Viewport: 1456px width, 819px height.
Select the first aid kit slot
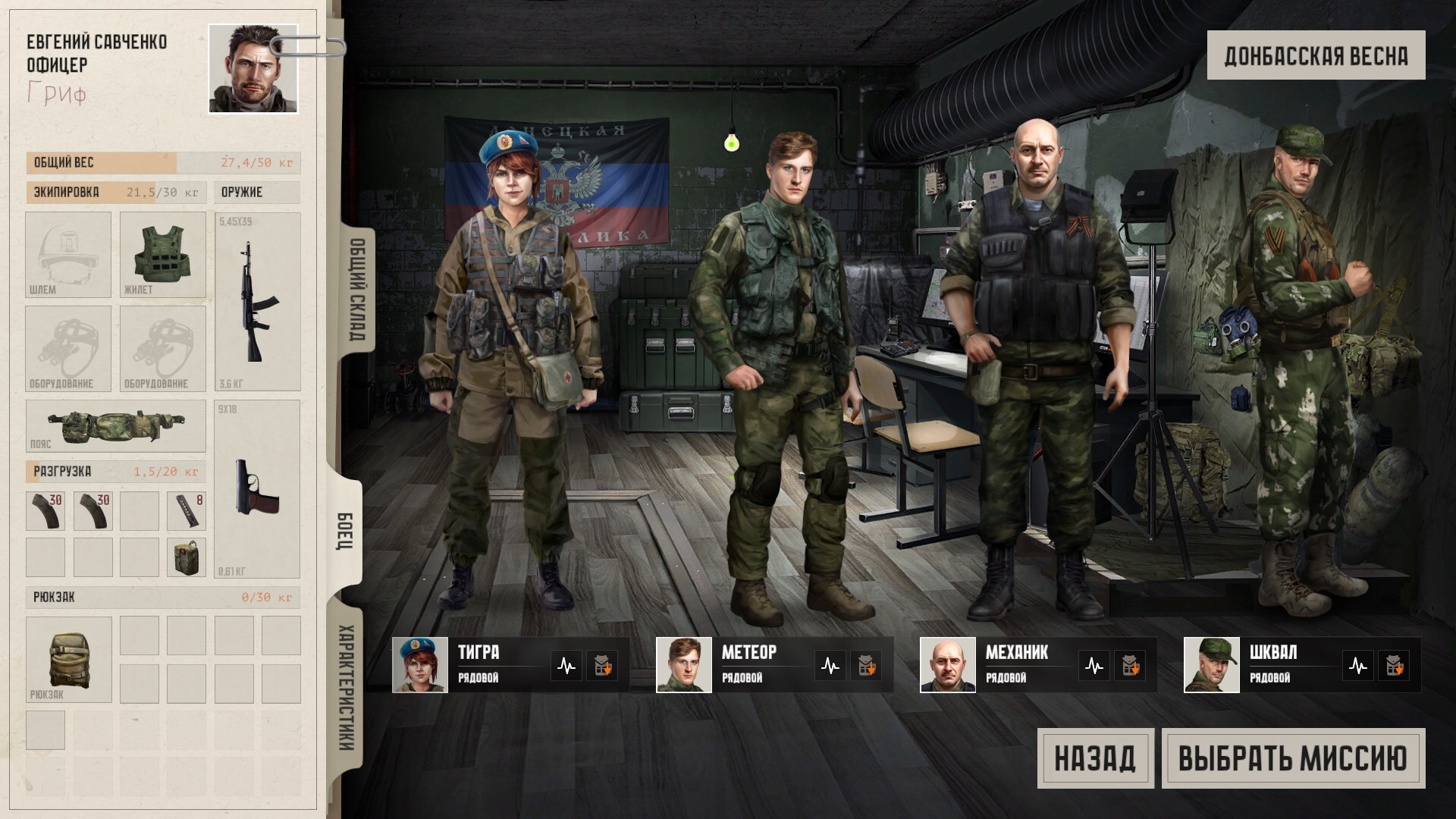coord(186,557)
